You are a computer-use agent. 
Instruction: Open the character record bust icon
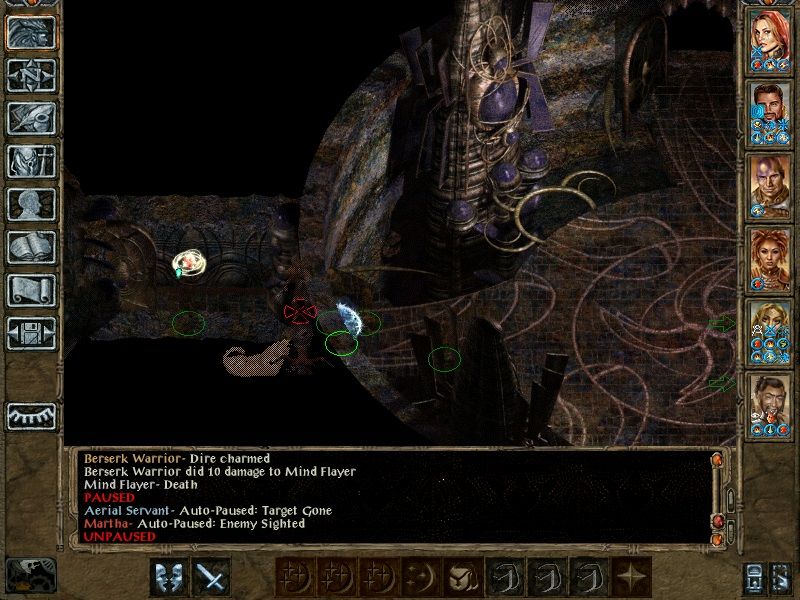pyautogui.click(x=31, y=204)
